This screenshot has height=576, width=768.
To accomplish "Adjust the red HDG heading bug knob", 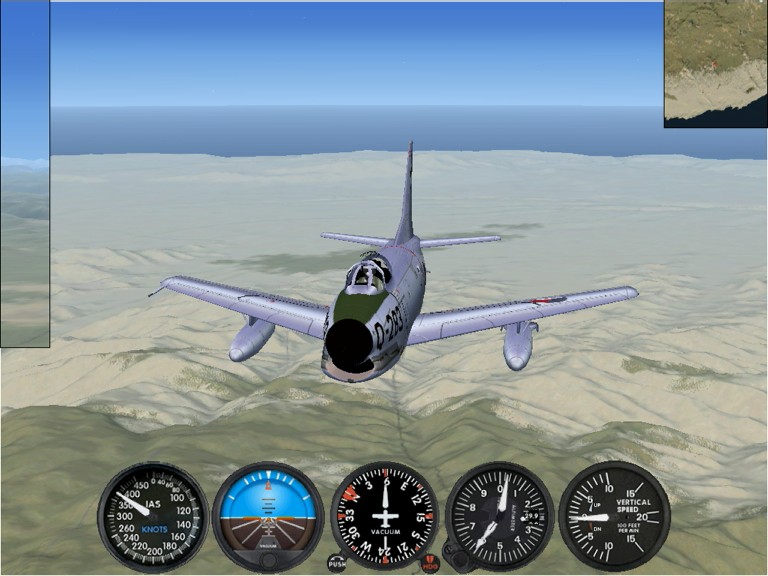I will pyautogui.click(x=431, y=565).
